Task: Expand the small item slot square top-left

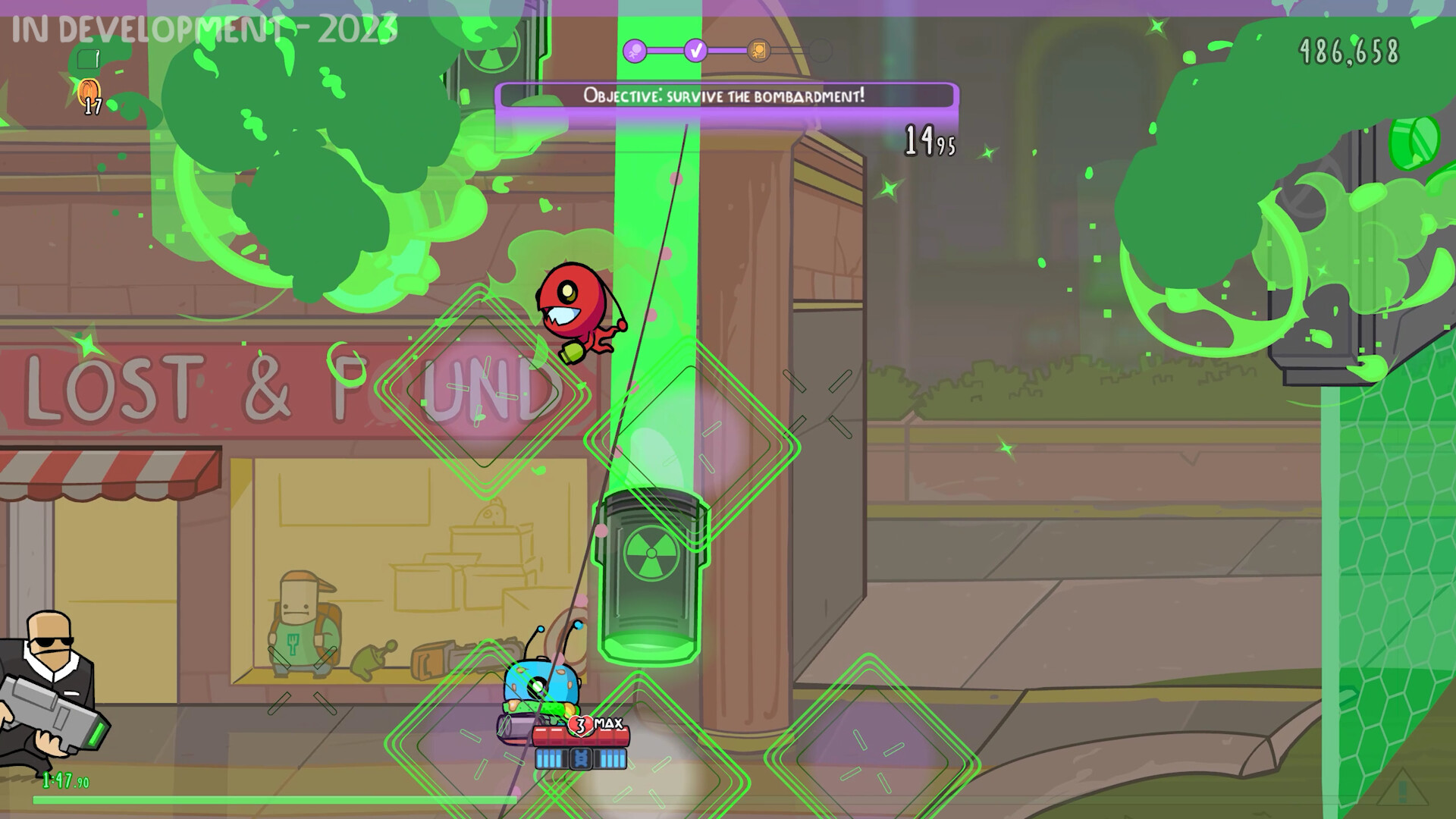Action: click(88, 58)
